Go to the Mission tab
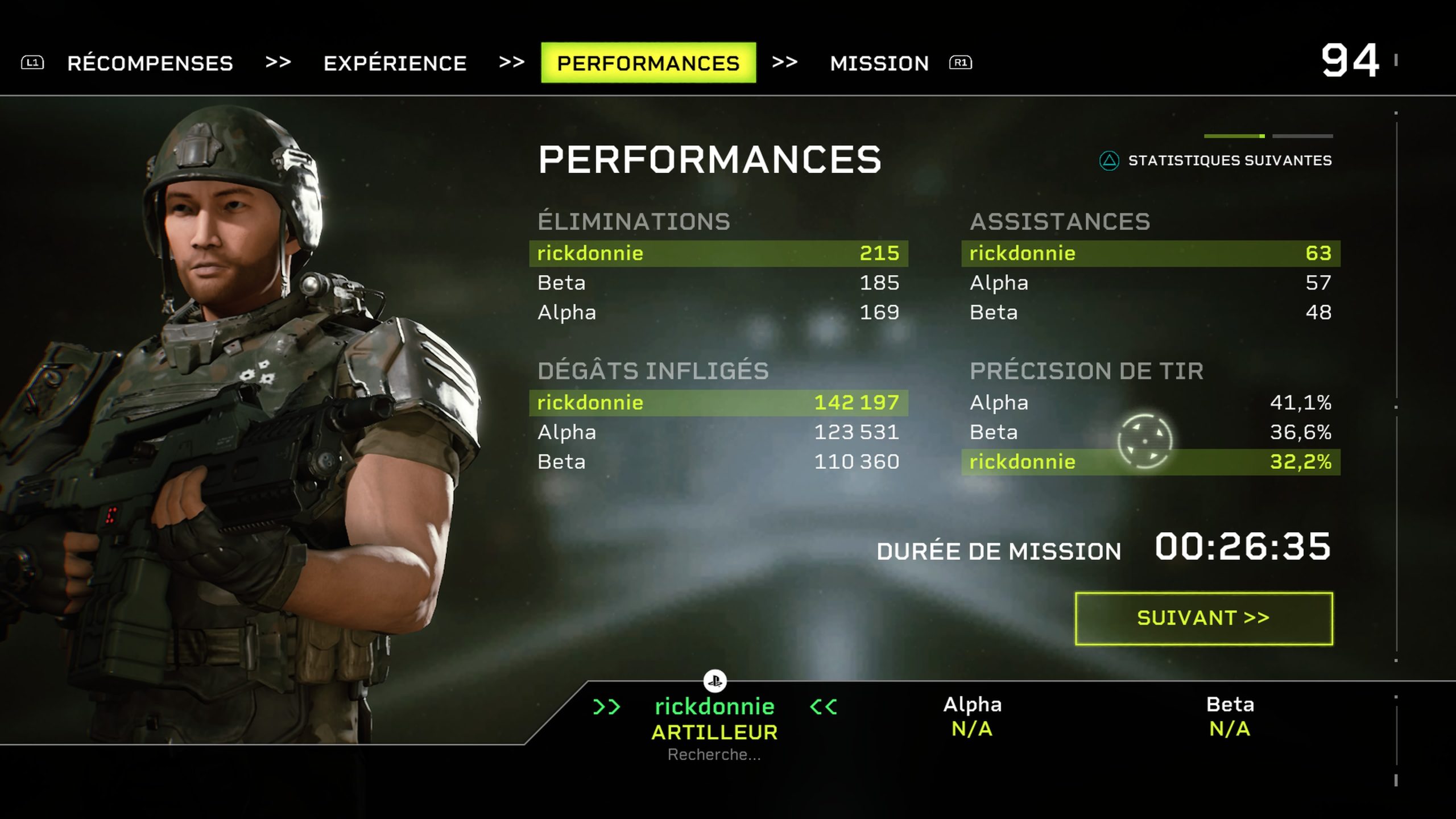The width and height of the screenshot is (1456, 819). click(879, 63)
